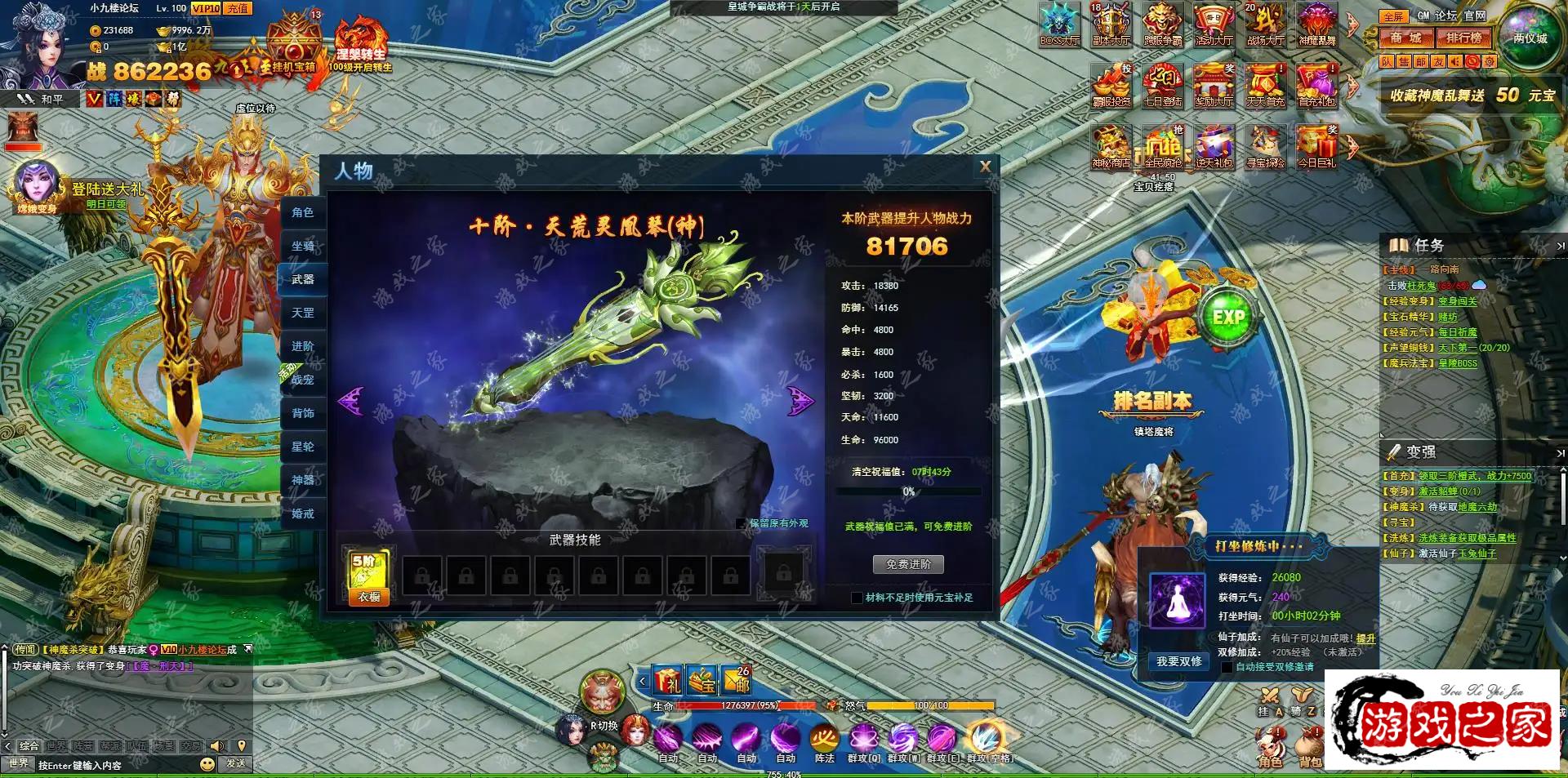
Task: Open the 商城 shop
Action: (1406, 38)
